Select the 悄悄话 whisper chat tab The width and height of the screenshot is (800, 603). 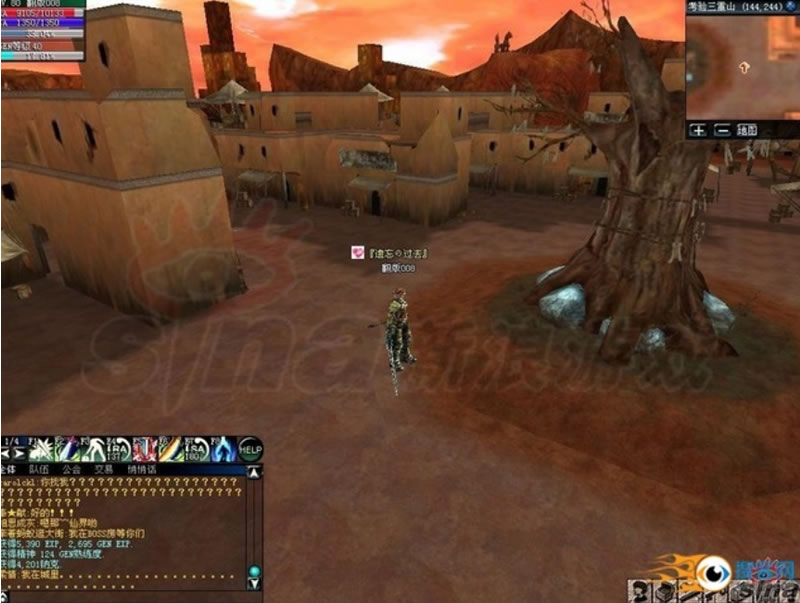tap(142, 468)
